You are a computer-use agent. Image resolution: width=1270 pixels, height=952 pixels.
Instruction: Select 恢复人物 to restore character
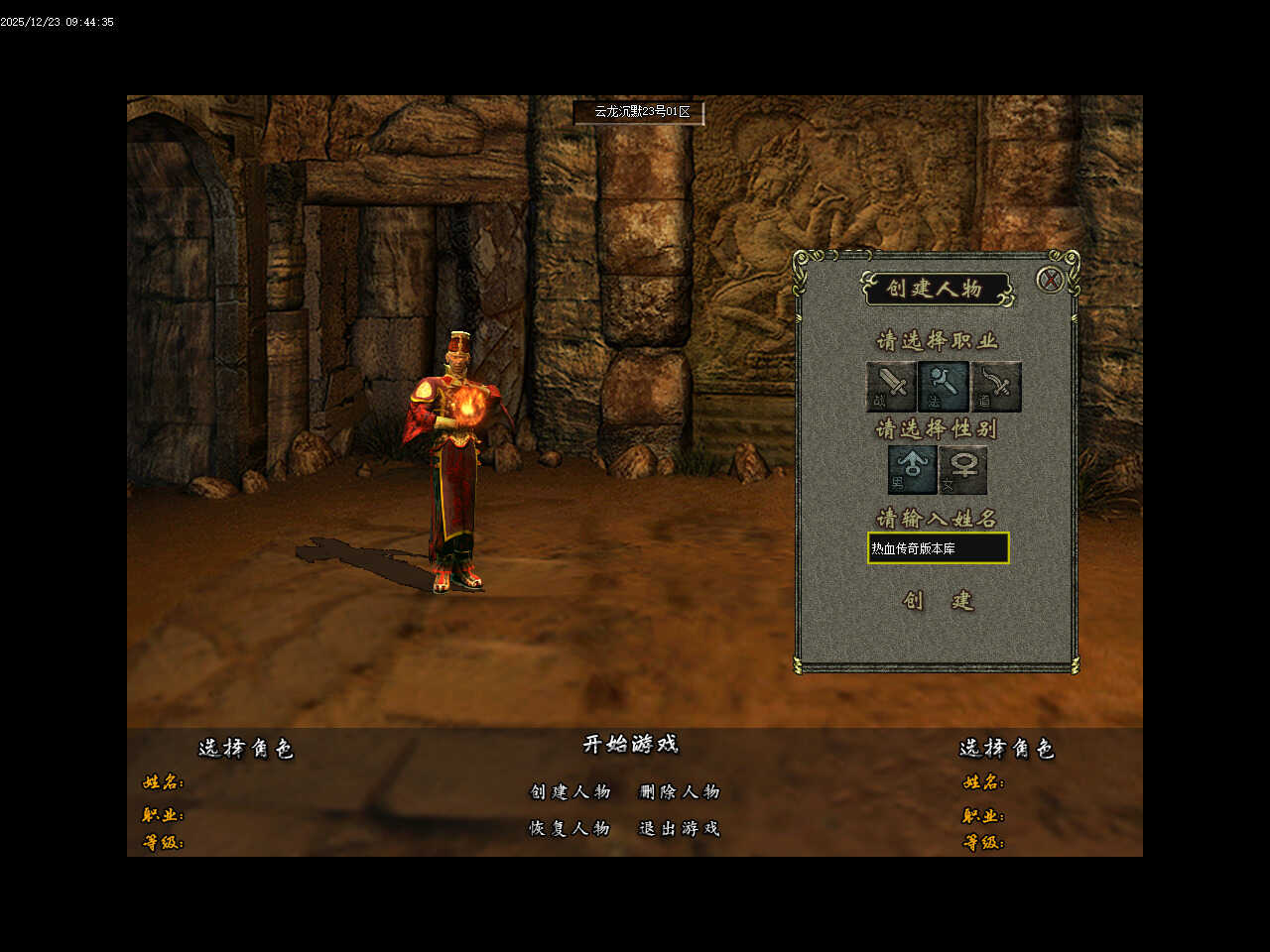(570, 828)
